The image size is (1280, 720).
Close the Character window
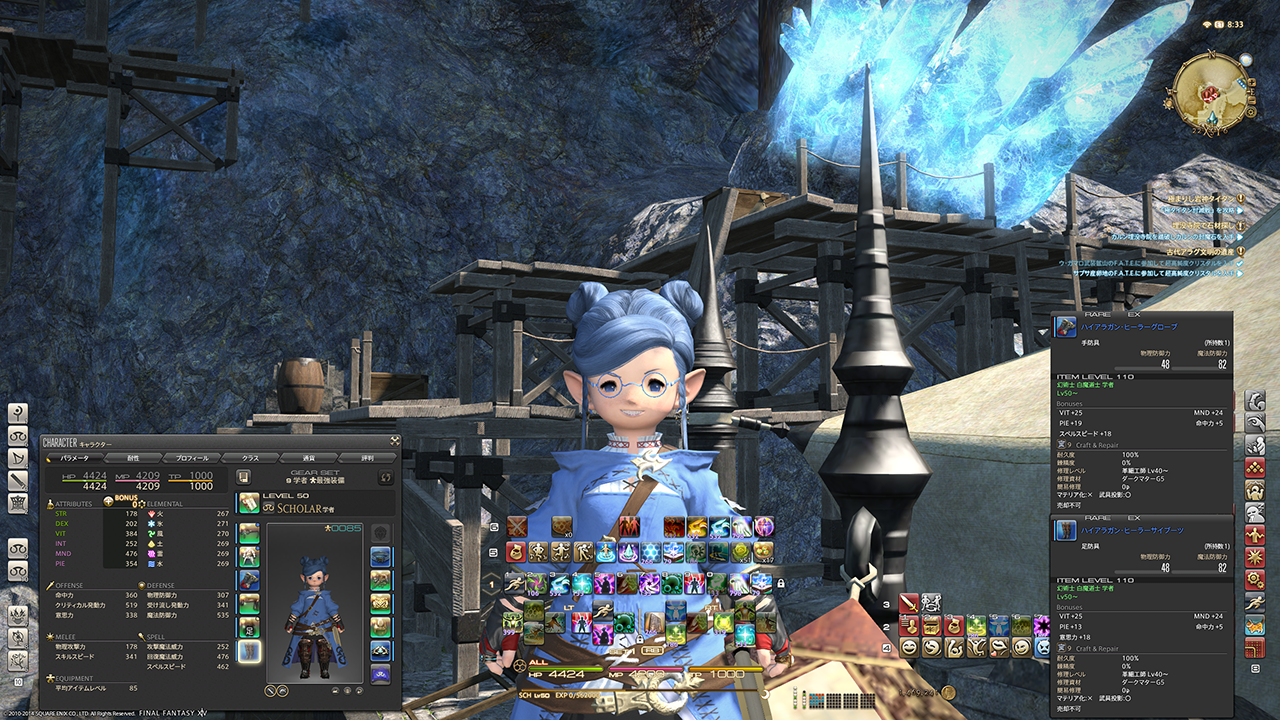point(394,440)
